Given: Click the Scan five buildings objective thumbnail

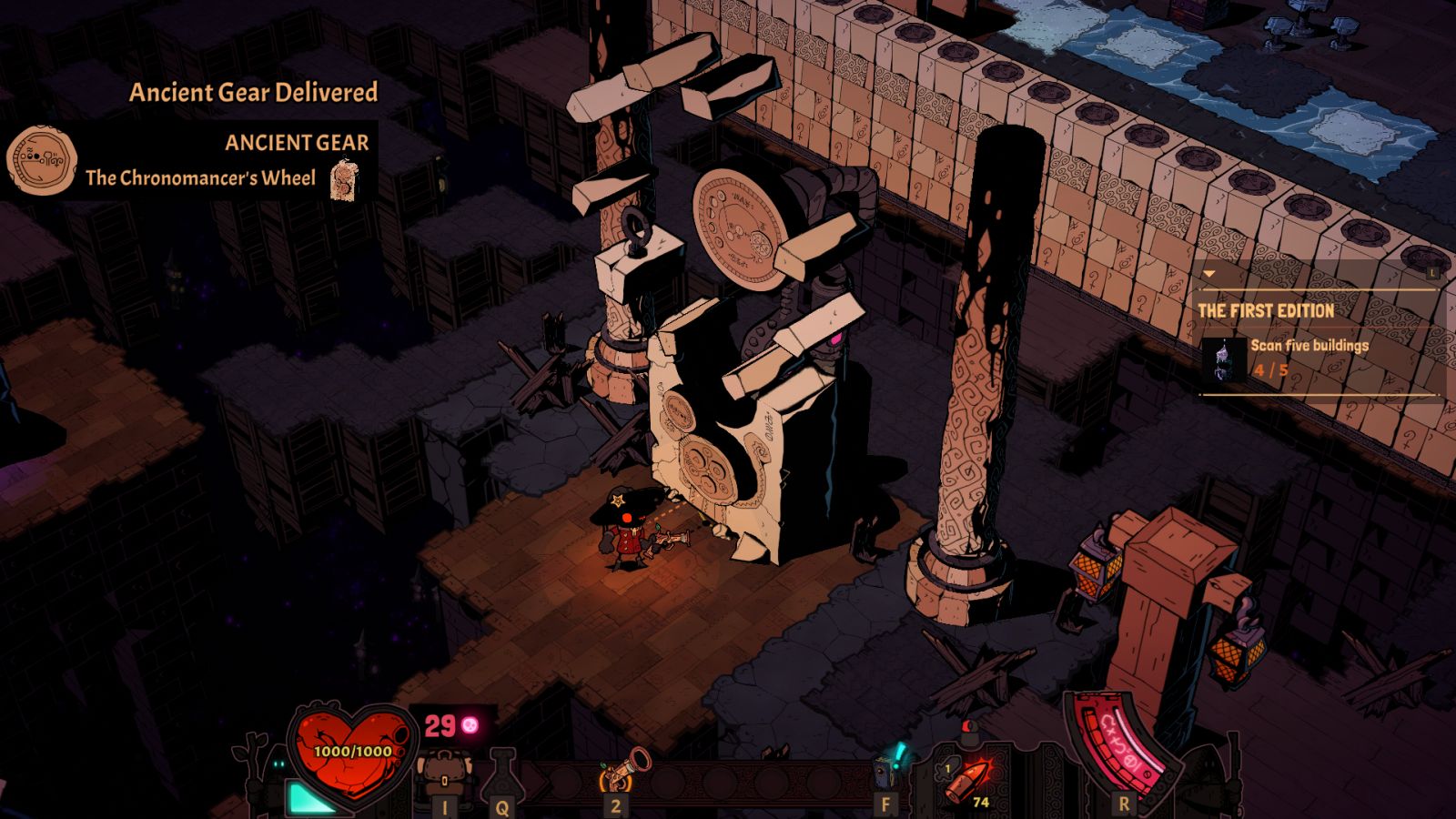Looking at the screenshot, I should pos(1224,359).
